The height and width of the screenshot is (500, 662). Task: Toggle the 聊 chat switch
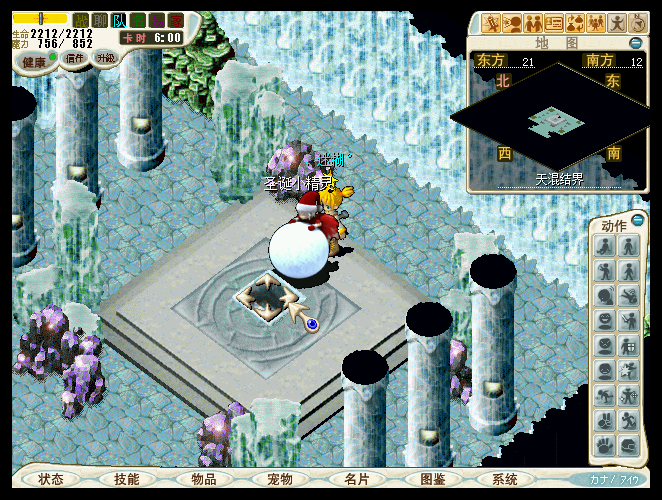coord(100,20)
